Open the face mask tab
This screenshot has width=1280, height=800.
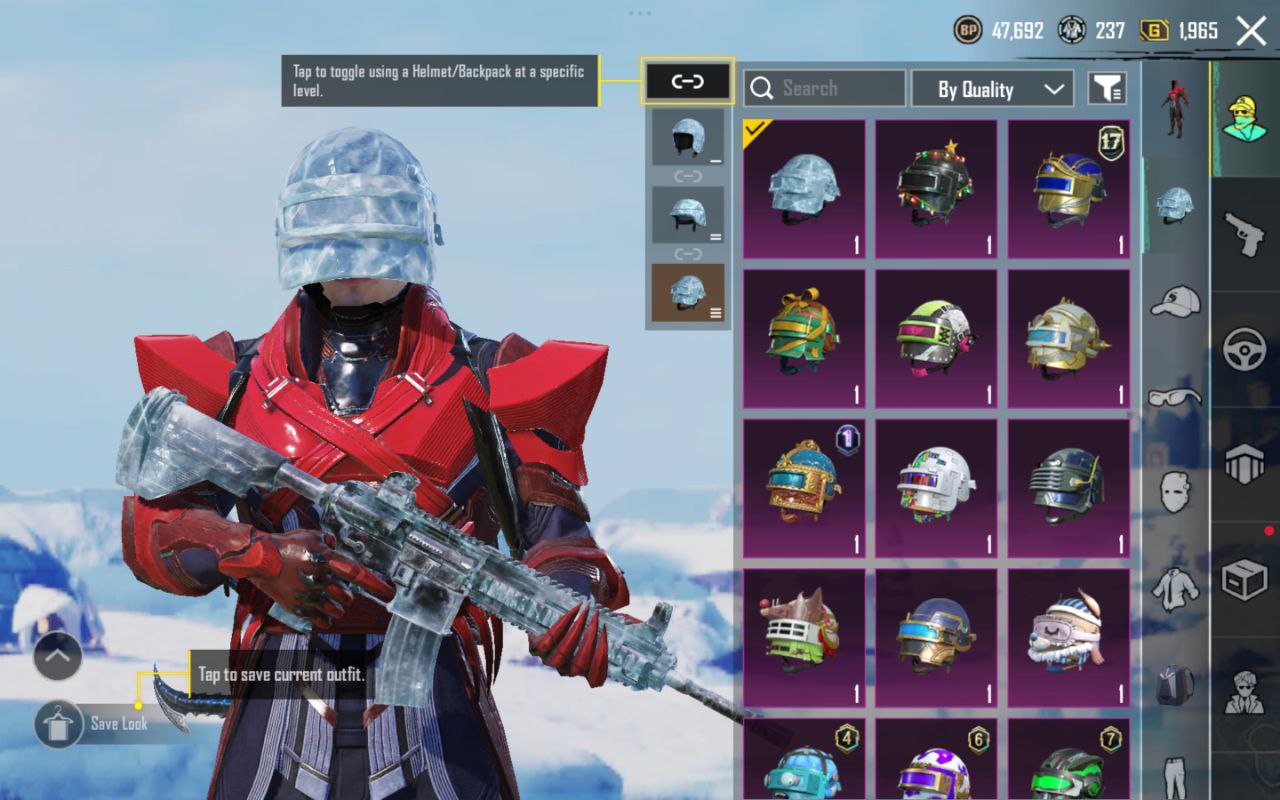click(x=1175, y=492)
